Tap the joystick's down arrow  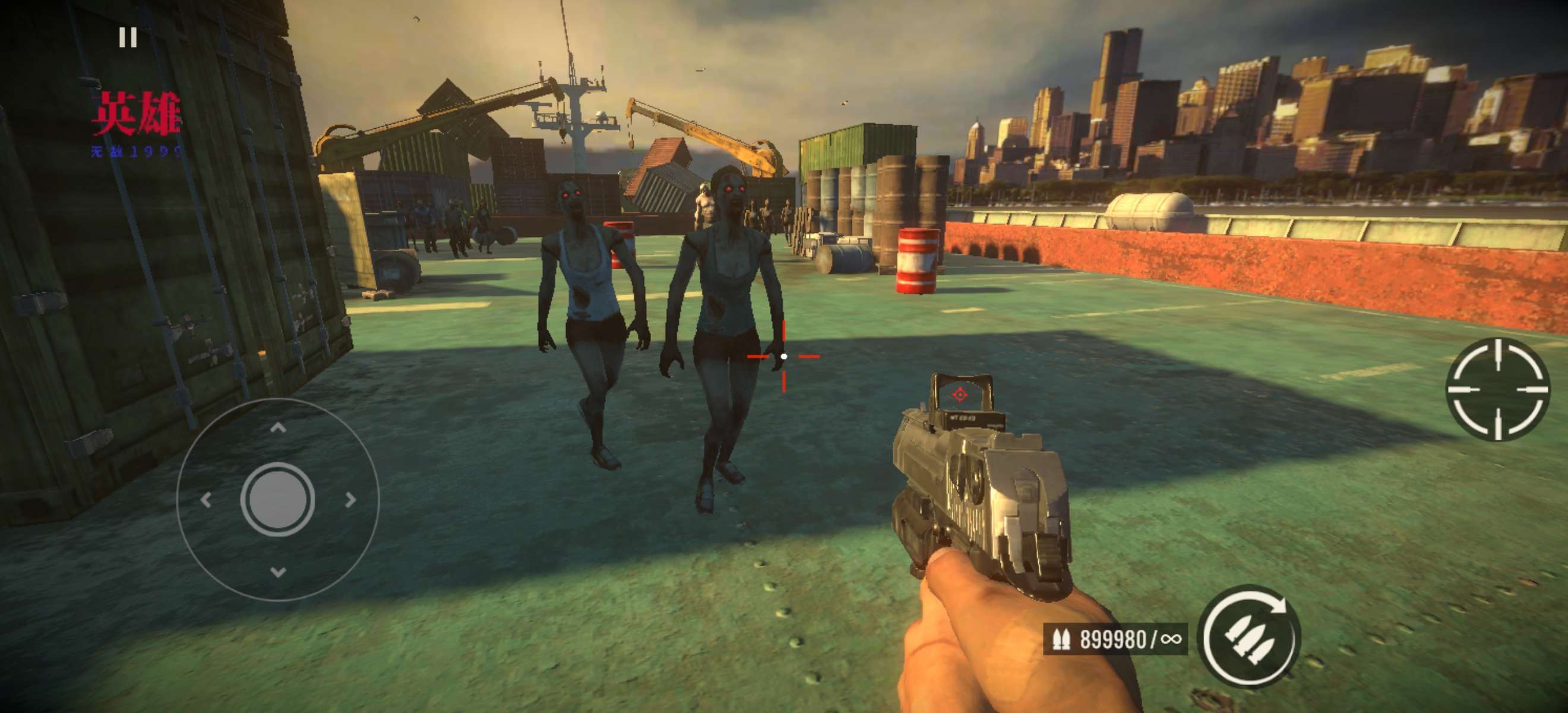(x=278, y=572)
